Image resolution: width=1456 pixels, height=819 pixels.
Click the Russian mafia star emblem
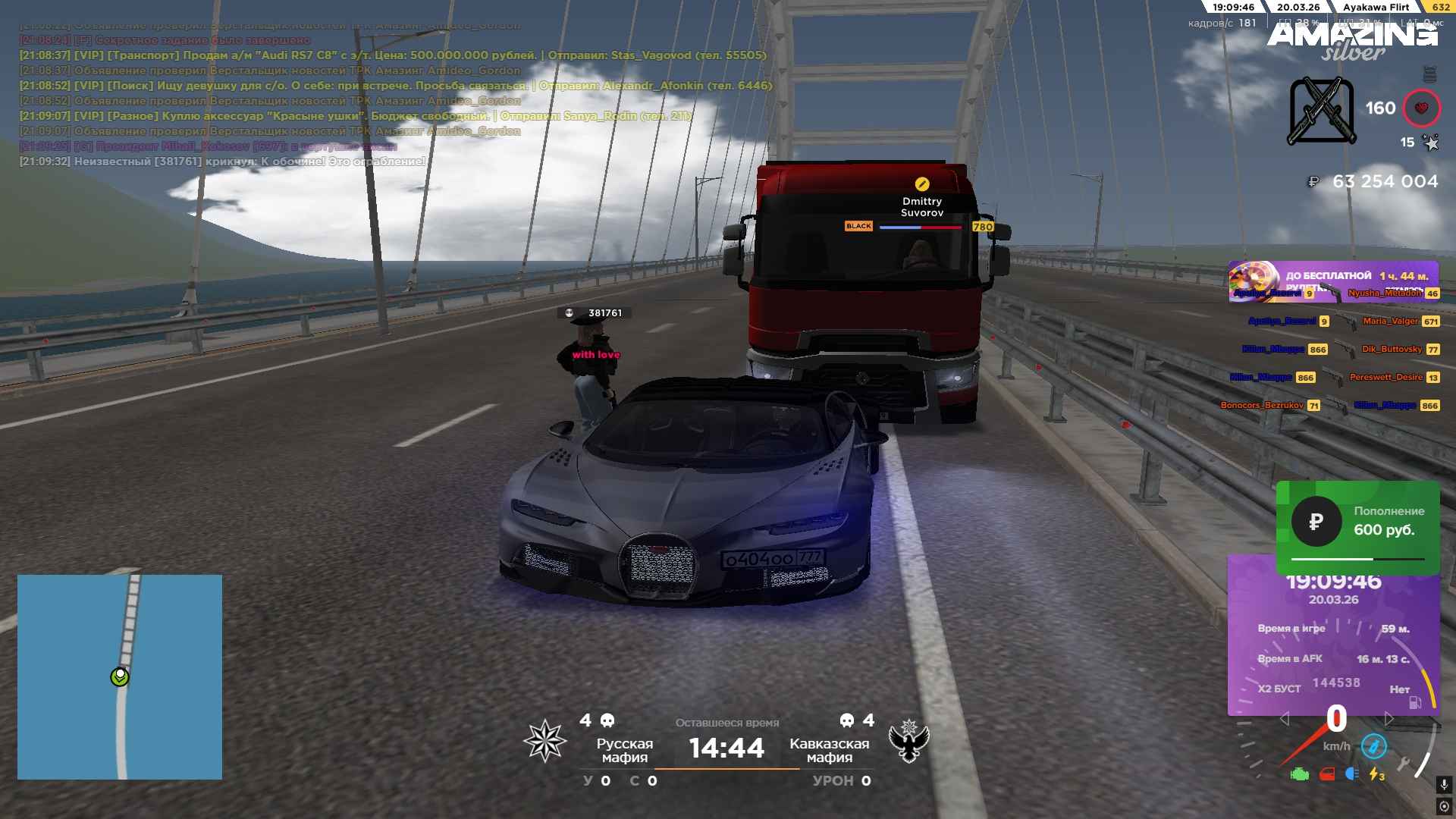click(x=545, y=741)
